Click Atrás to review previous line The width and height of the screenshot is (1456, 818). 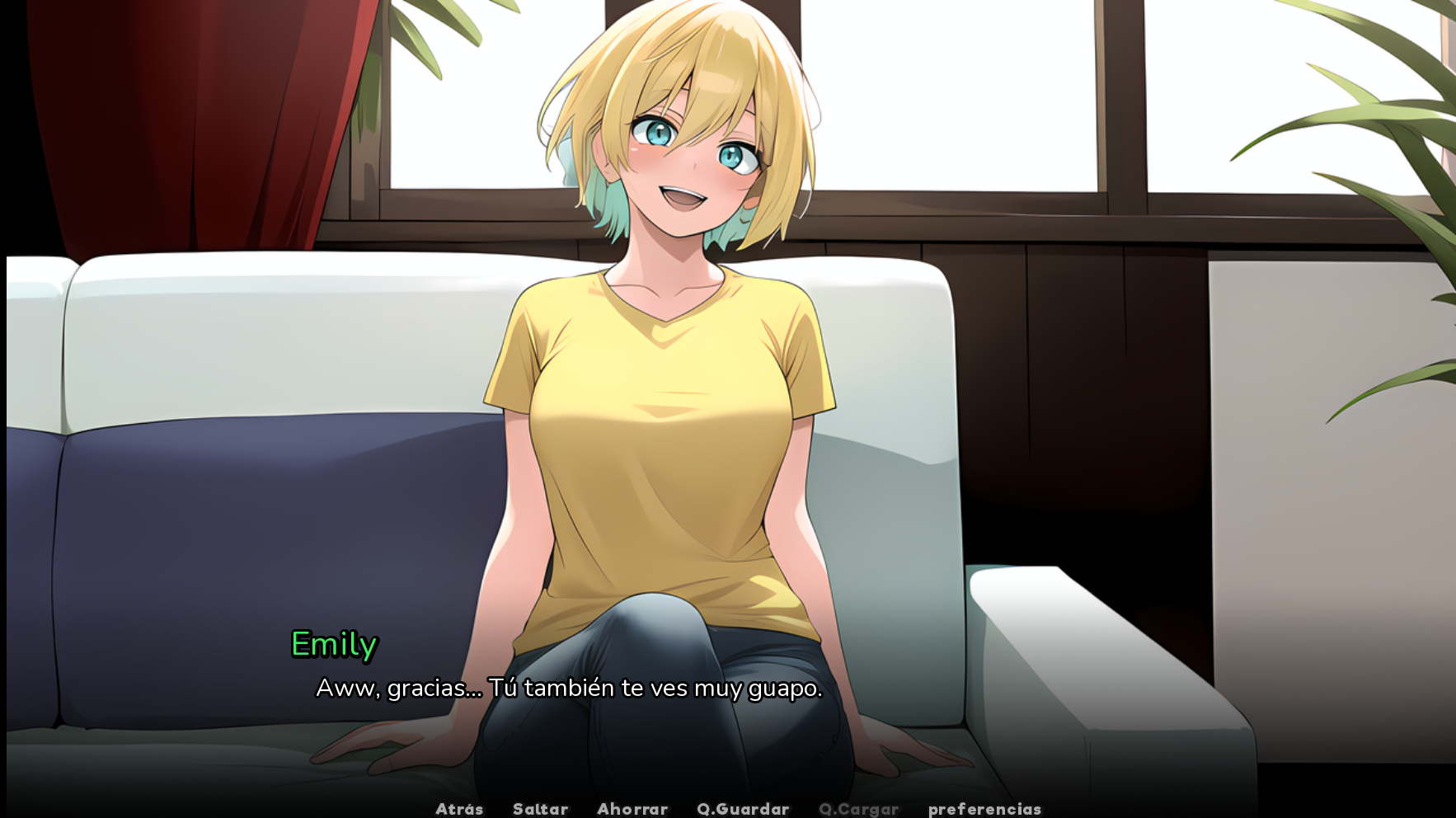tap(460, 809)
